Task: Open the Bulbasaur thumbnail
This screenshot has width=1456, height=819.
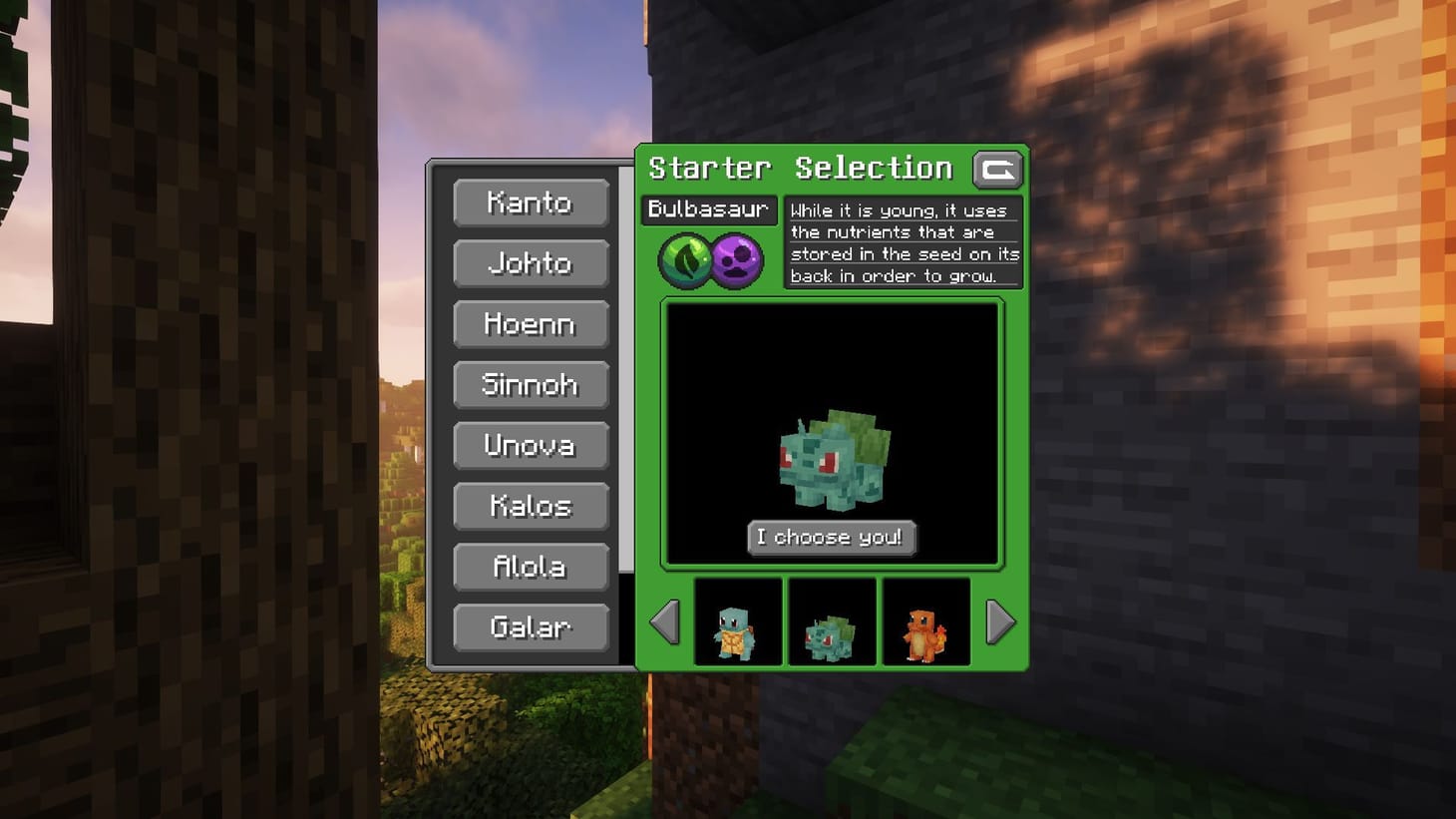Action: (832, 620)
